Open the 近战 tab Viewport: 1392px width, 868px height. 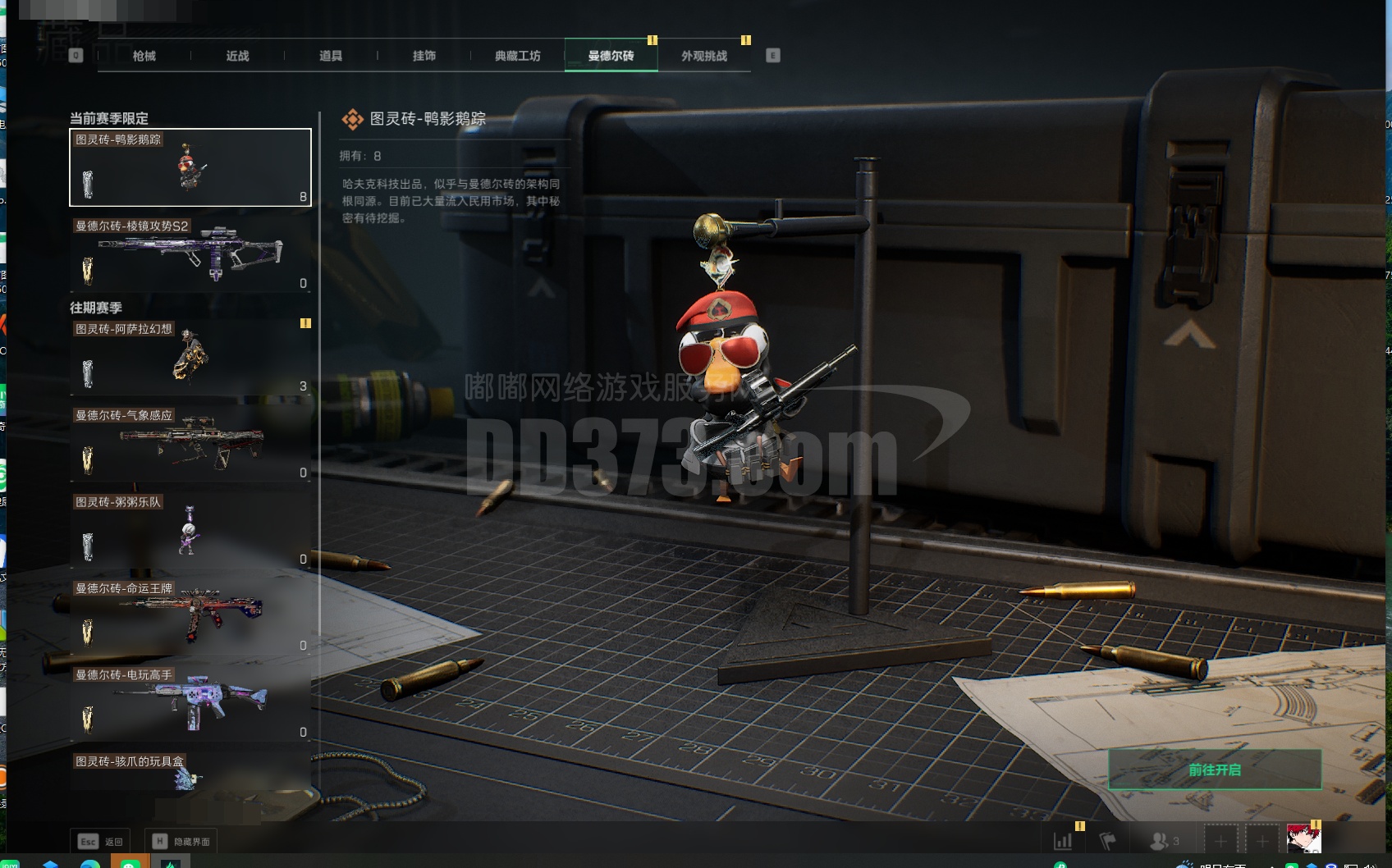(237, 56)
